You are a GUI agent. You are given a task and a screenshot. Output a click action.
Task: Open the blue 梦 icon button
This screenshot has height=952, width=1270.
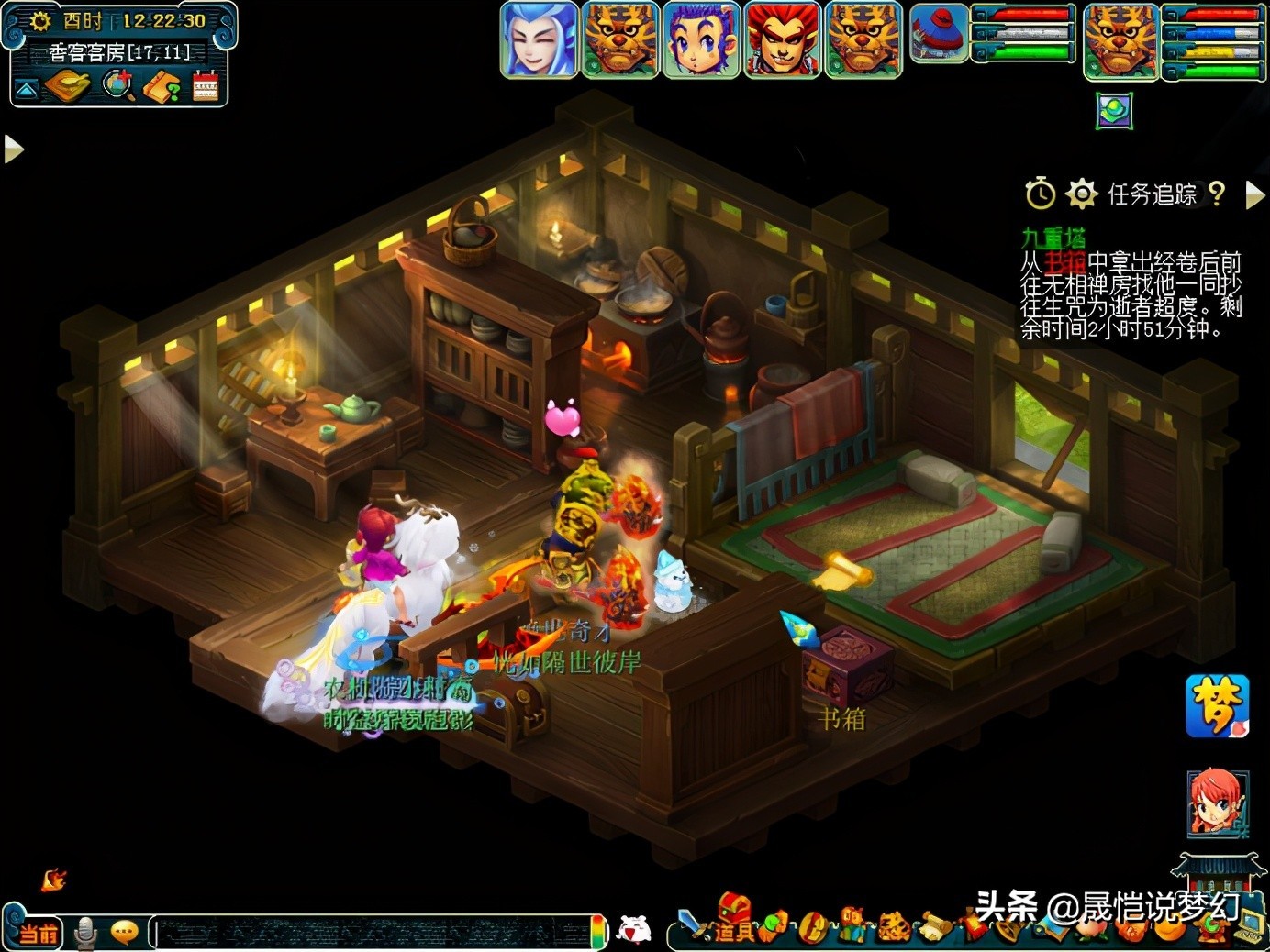click(x=1217, y=705)
